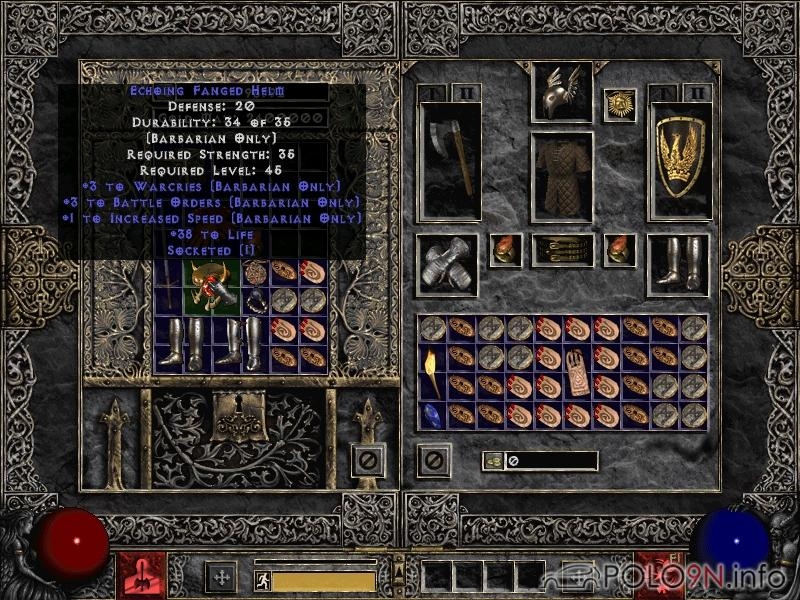Toggle the run/walk button

pyautogui.click(x=262, y=580)
